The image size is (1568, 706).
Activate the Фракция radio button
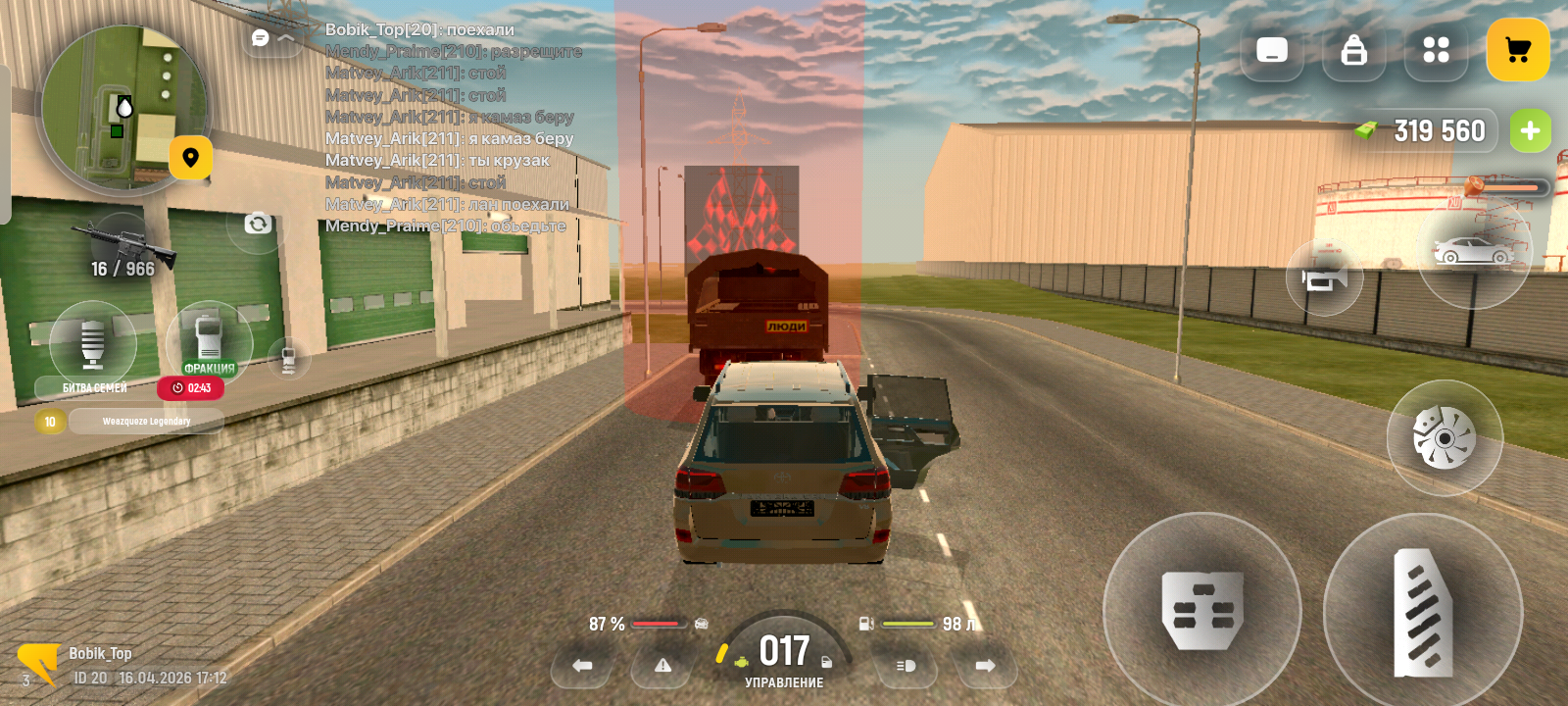(209, 341)
